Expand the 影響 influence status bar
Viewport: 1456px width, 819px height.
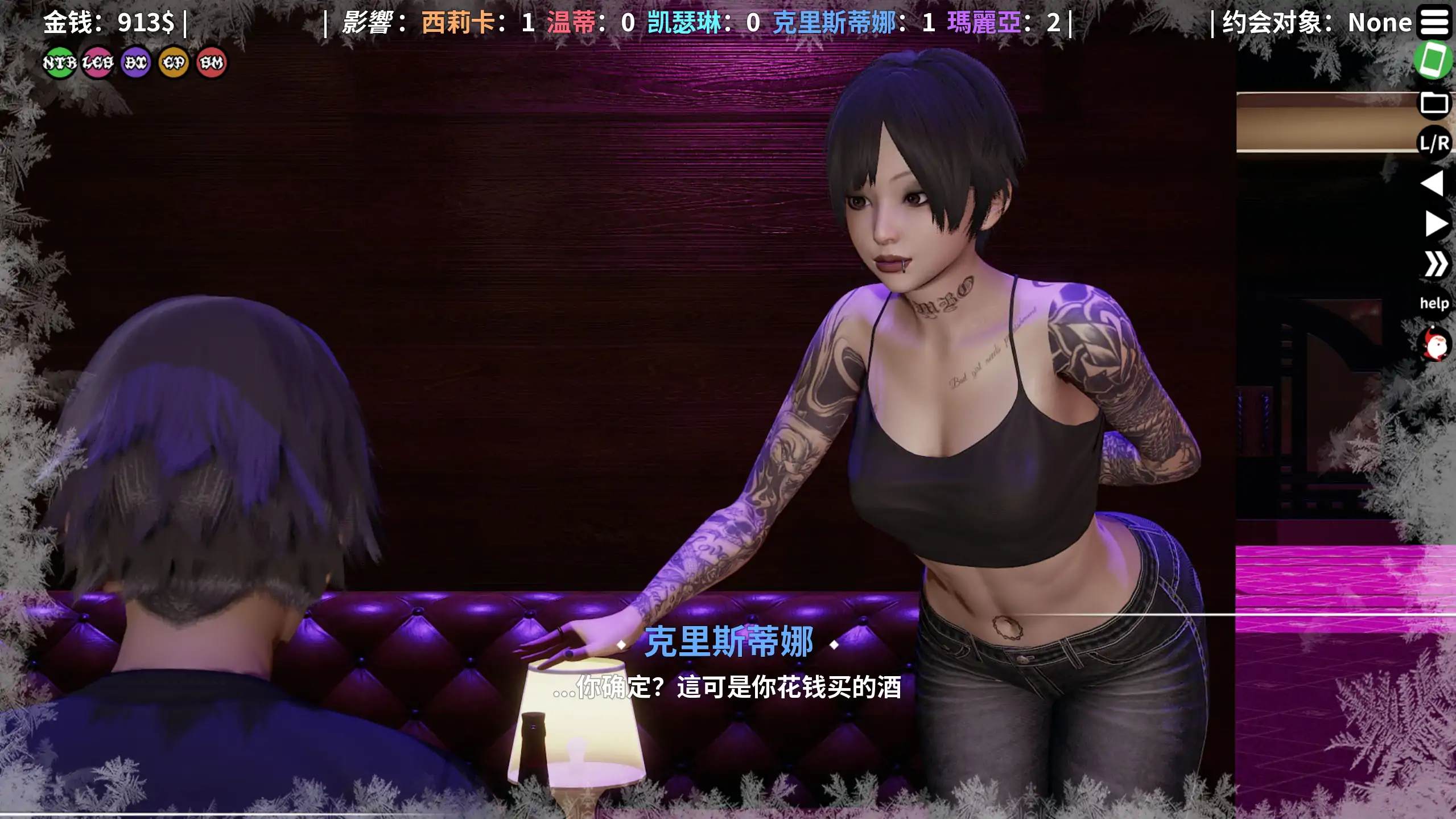point(376,23)
